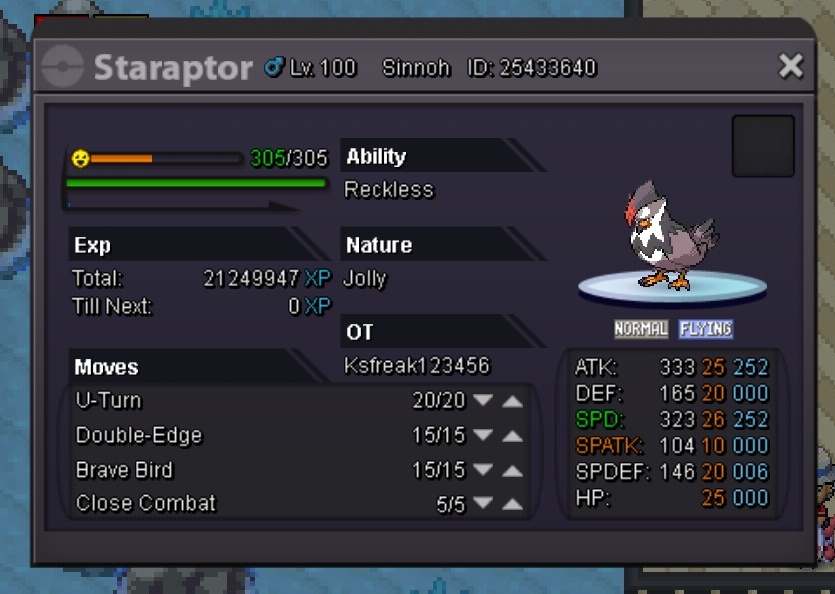
Task: Move Close Combat up in the move list
Action: pos(512,505)
